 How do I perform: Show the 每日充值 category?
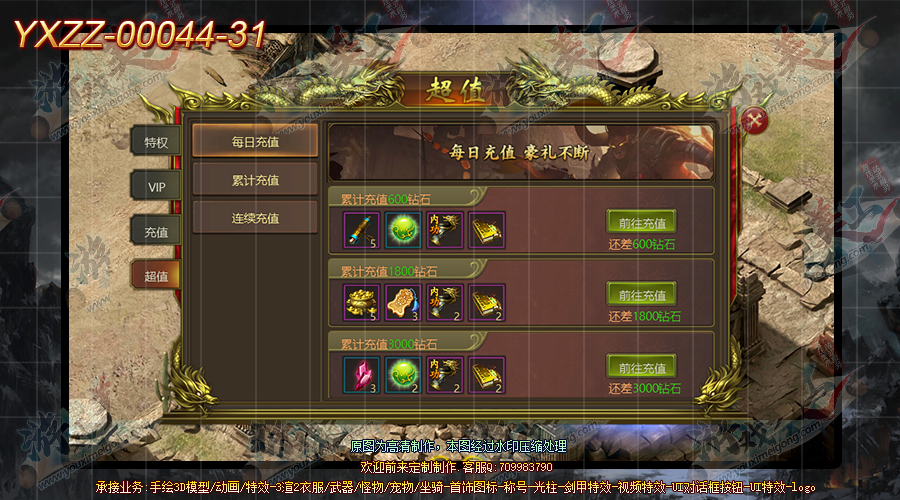255,142
